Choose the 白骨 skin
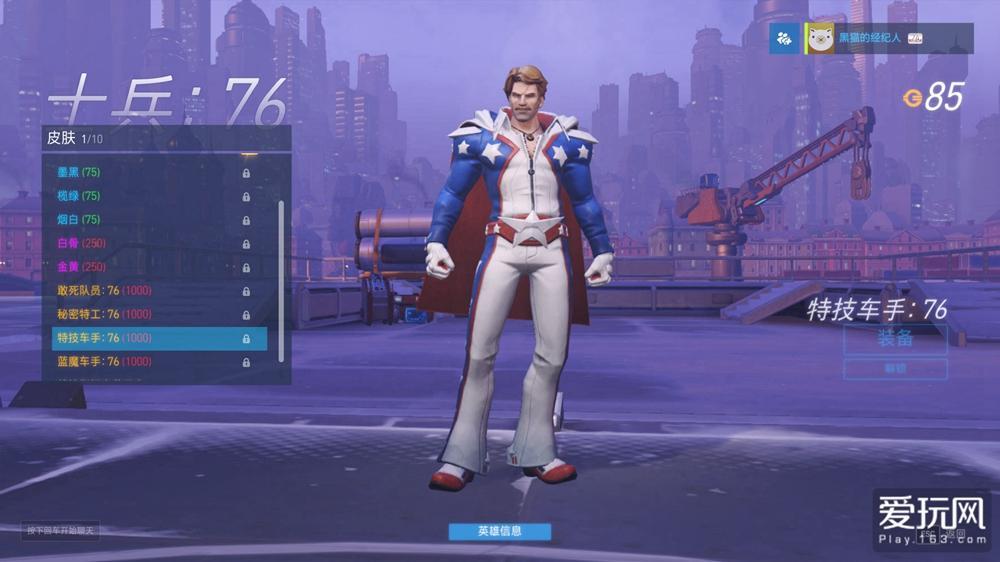 [x=150, y=243]
